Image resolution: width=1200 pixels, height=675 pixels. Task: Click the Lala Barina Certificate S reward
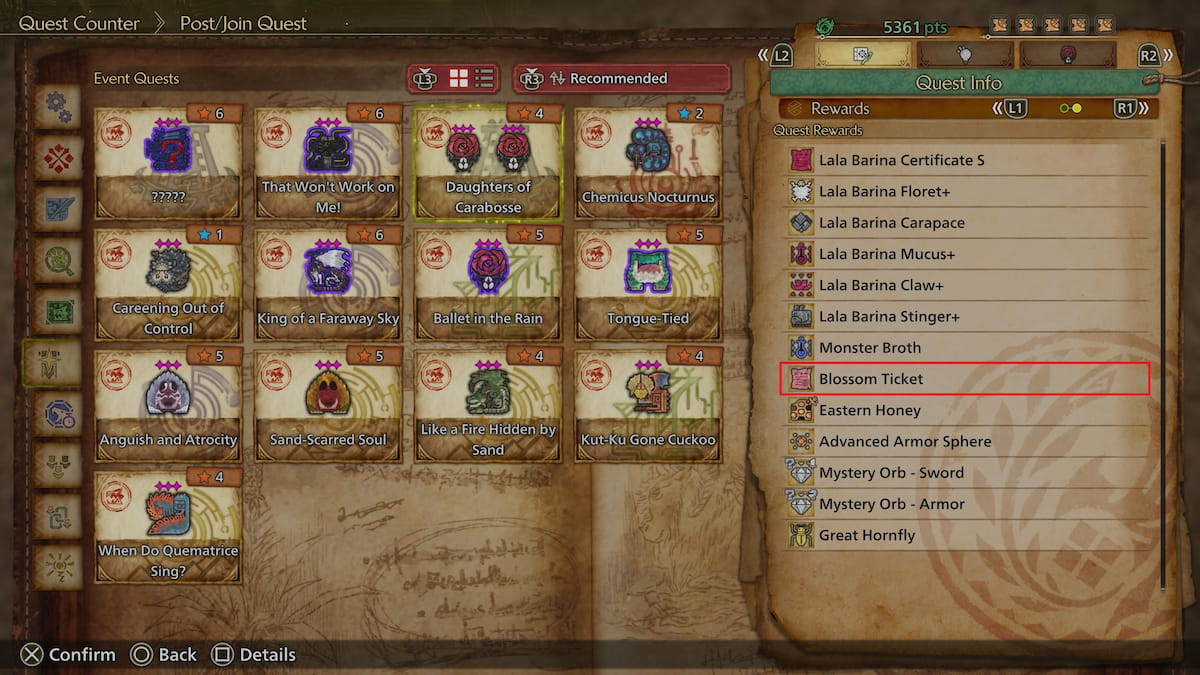coord(965,160)
